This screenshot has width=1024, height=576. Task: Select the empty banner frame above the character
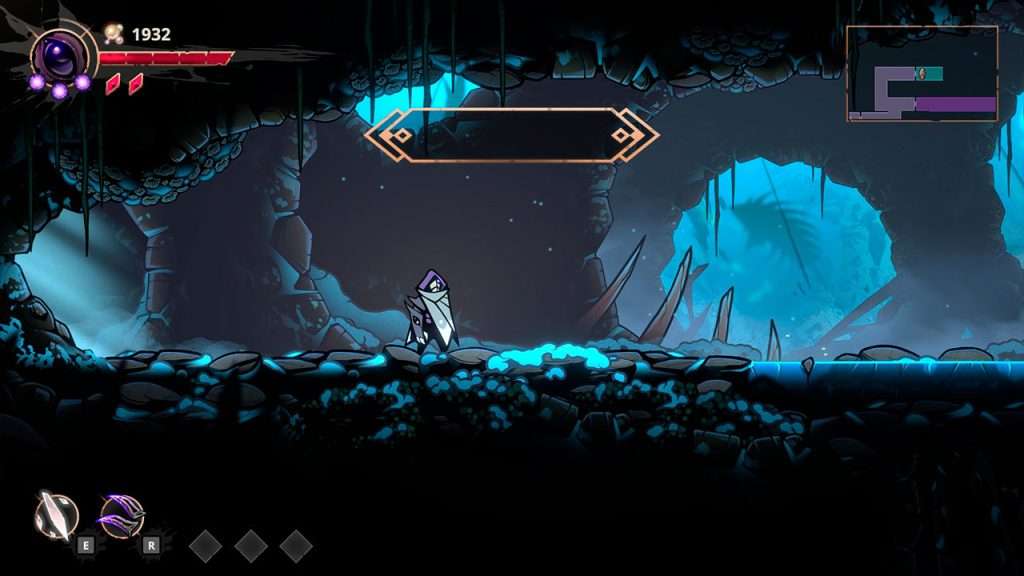pyautogui.click(x=511, y=135)
